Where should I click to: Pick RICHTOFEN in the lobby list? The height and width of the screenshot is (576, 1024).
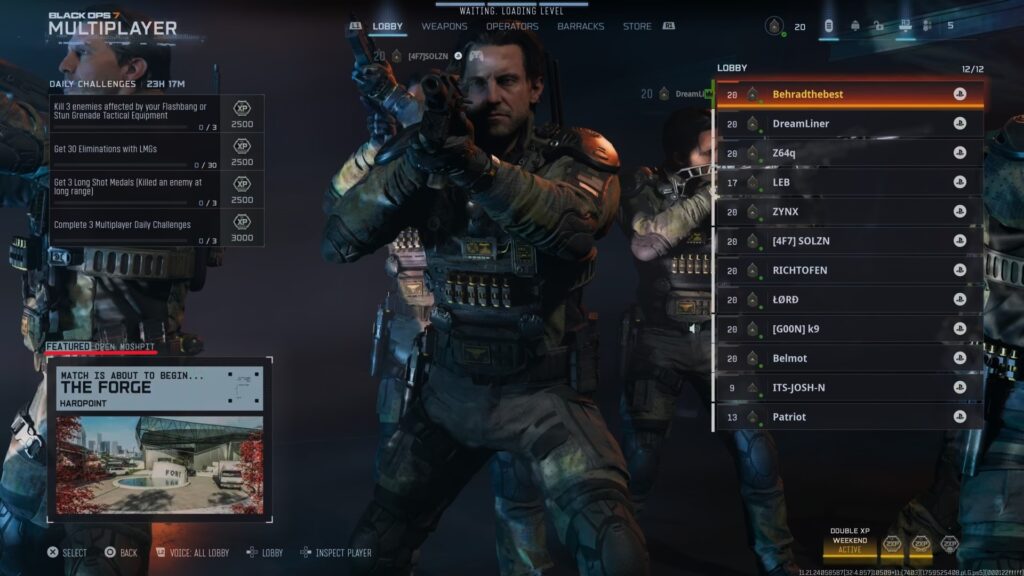[x=849, y=270]
